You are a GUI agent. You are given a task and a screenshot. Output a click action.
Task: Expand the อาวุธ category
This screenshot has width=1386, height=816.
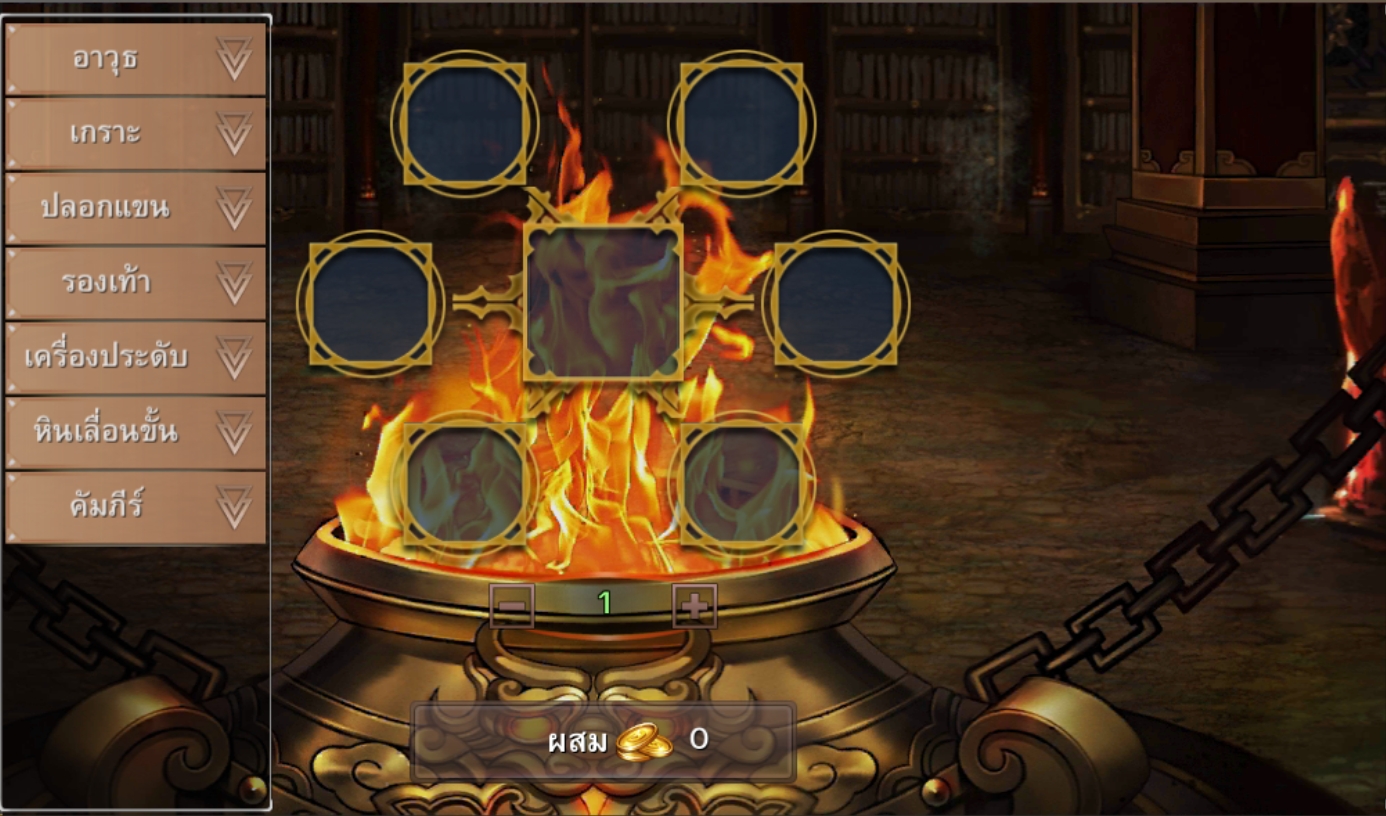[136, 59]
